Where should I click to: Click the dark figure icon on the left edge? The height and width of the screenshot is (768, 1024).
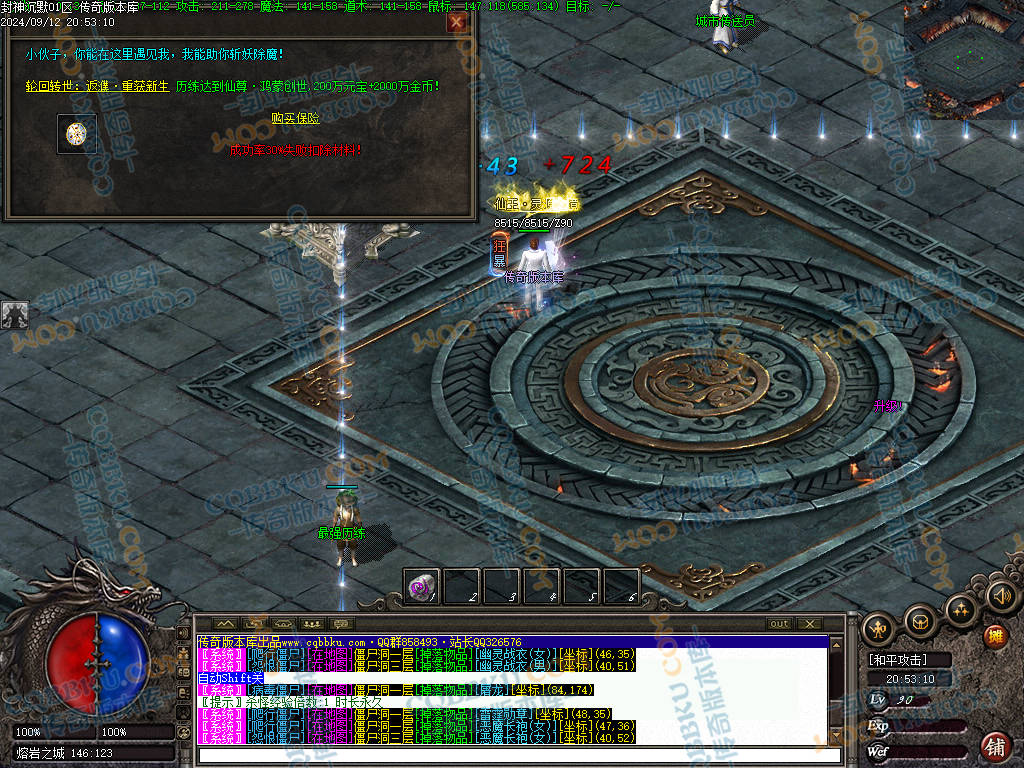coord(15,315)
